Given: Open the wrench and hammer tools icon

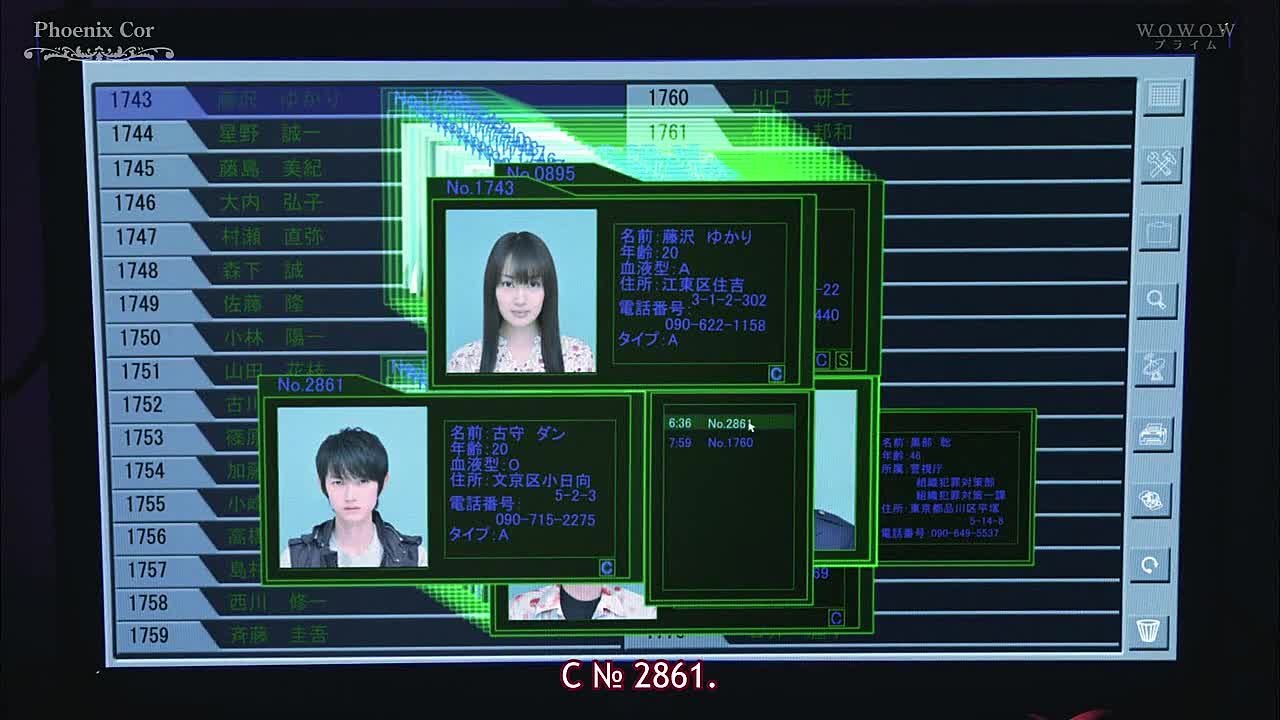Looking at the screenshot, I should (x=1161, y=164).
